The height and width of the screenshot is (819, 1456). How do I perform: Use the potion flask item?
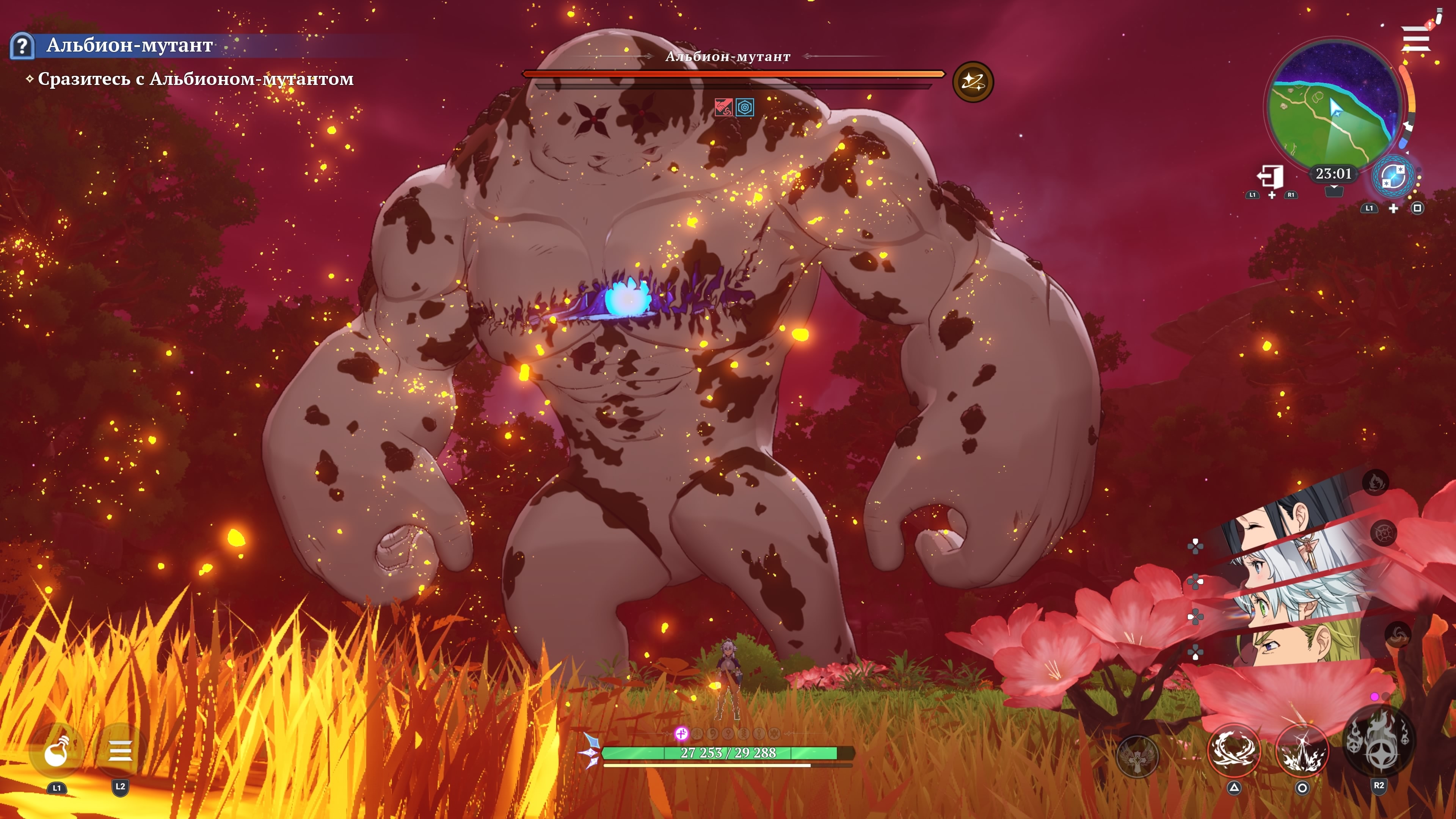click(x=56, y=752)
